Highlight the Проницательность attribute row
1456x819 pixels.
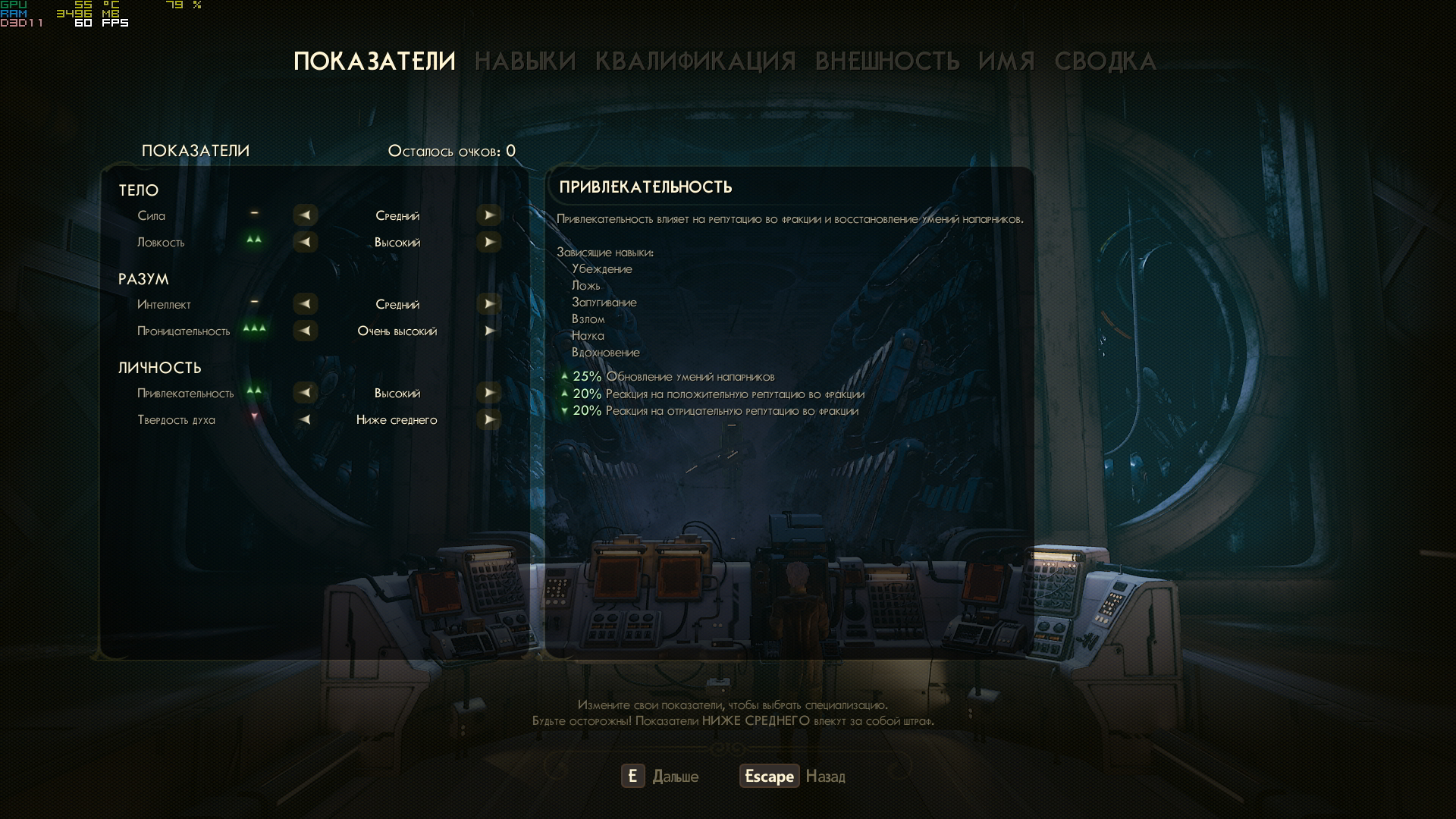(183, 331)
